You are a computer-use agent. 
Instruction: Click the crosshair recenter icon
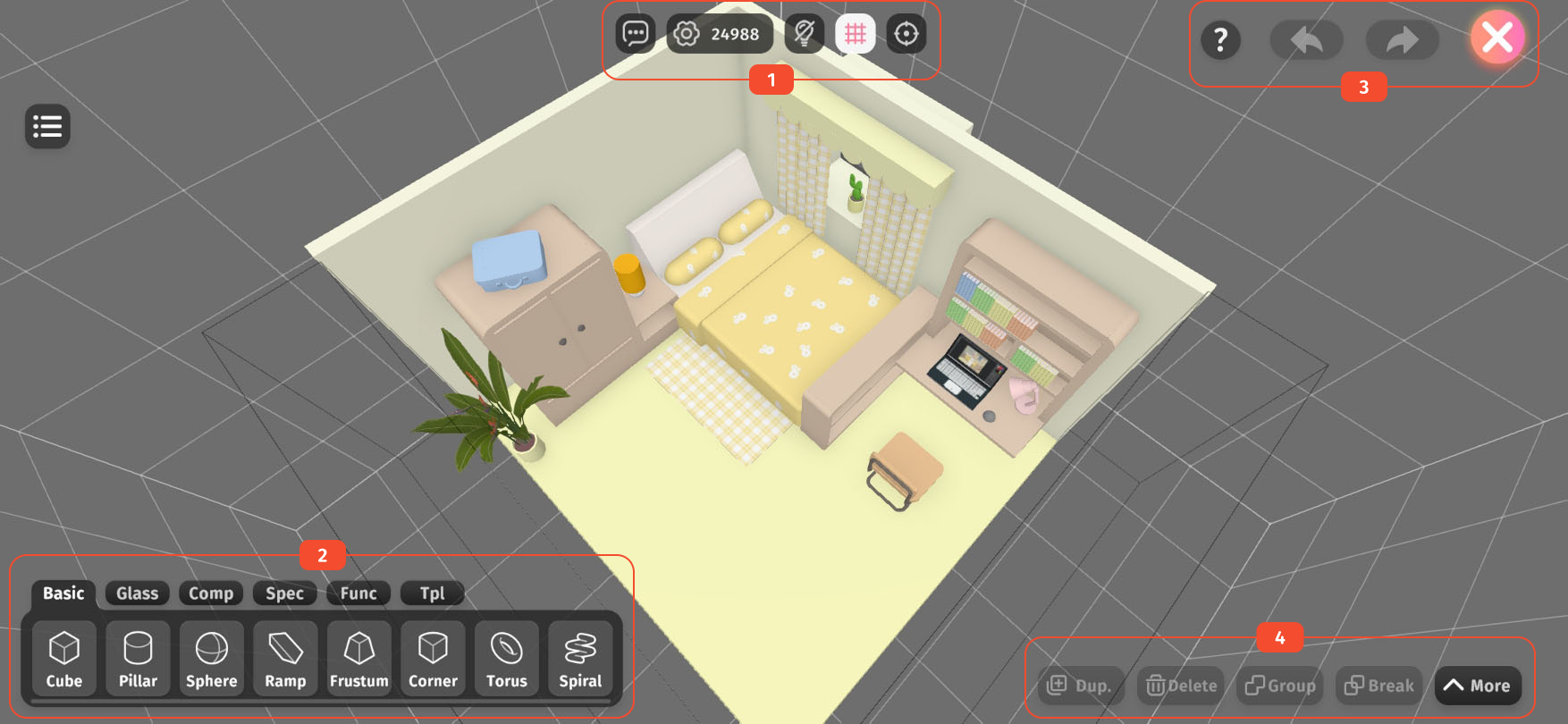(906, 34)
